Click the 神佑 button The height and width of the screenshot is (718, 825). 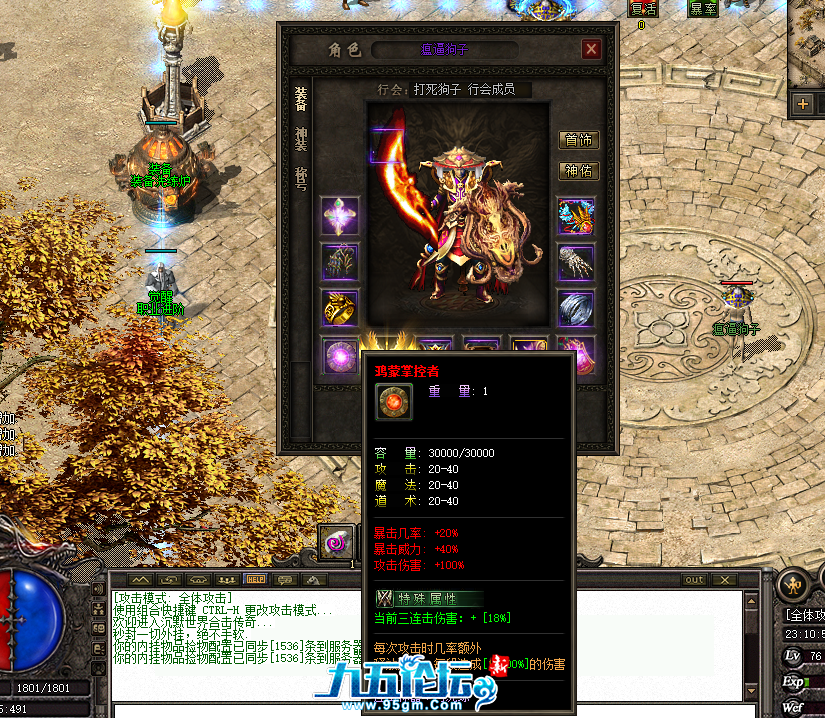coord(578,171)
